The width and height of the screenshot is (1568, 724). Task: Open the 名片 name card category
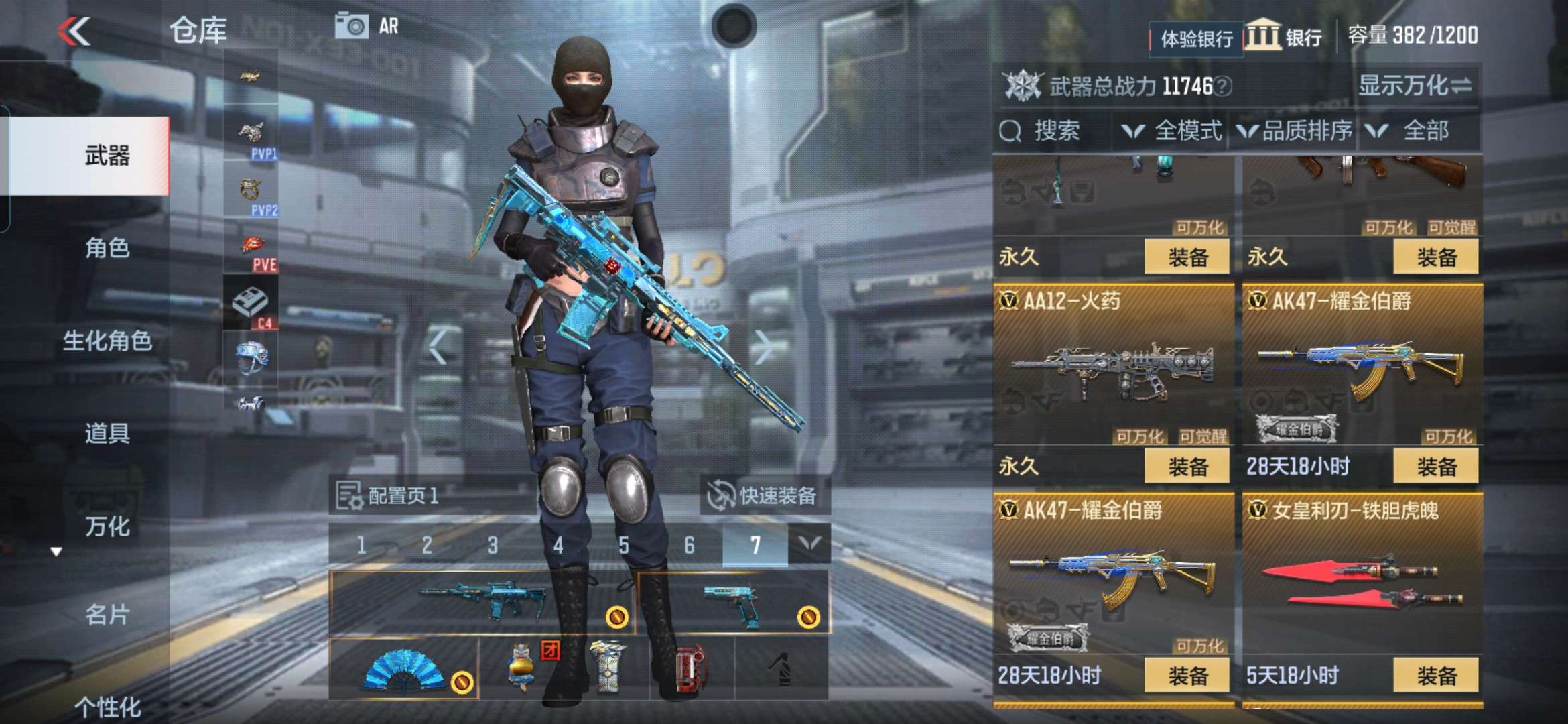(107, 614)
